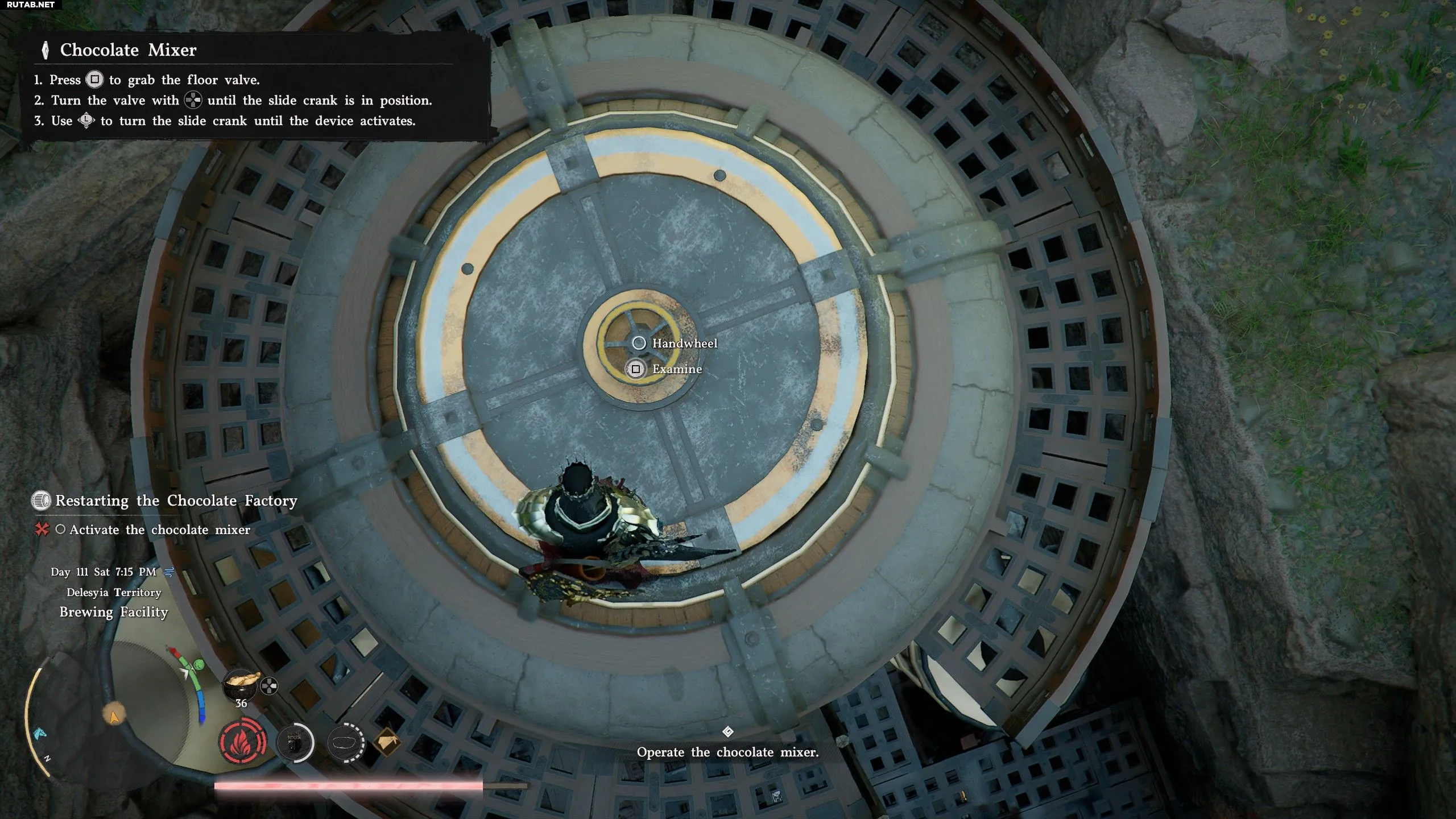Screen dimensions: 1456x819
Task: Click the blue horse marker on compass
Action: 41,734
